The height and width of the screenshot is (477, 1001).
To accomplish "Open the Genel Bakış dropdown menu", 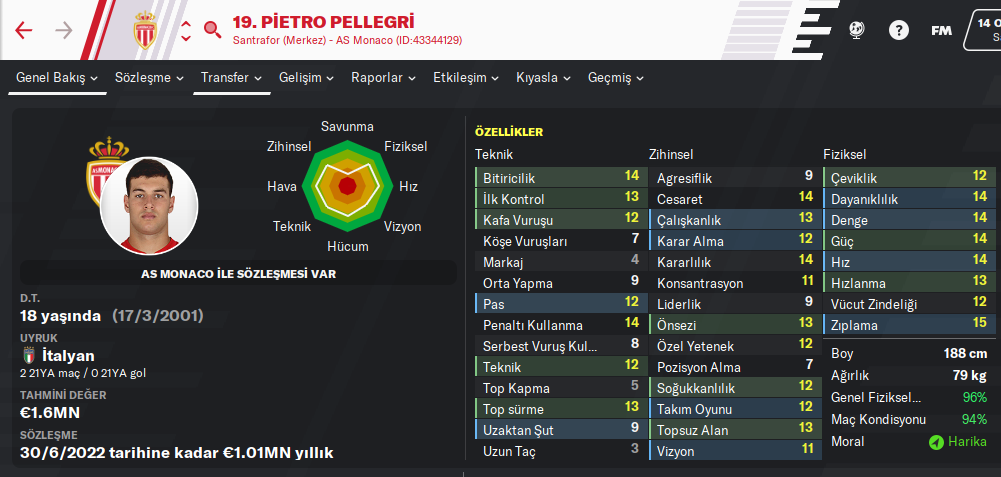I will tap(57, 78).
